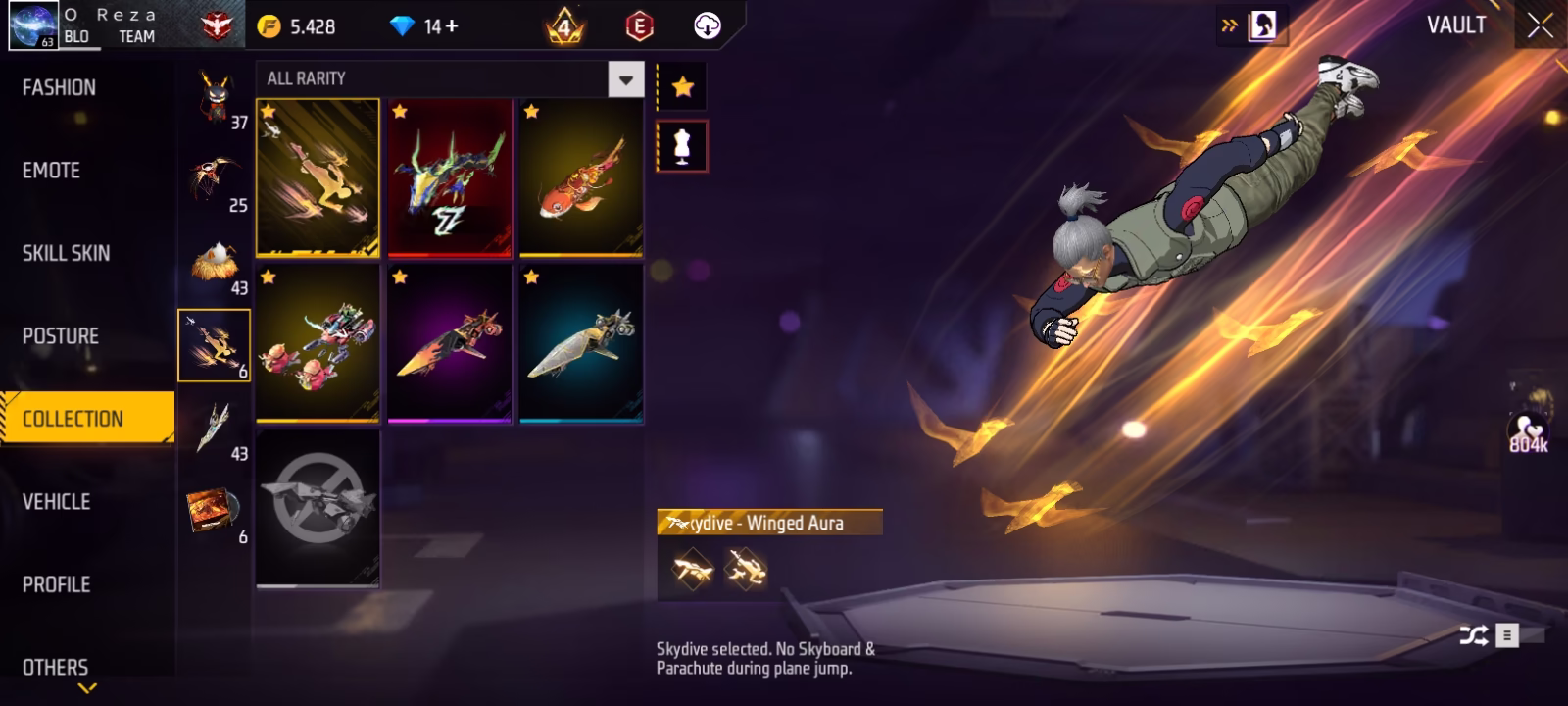This screenshot has width=1568, height=706.
Task: Close the Vault screen
Action: (1540, 26)
